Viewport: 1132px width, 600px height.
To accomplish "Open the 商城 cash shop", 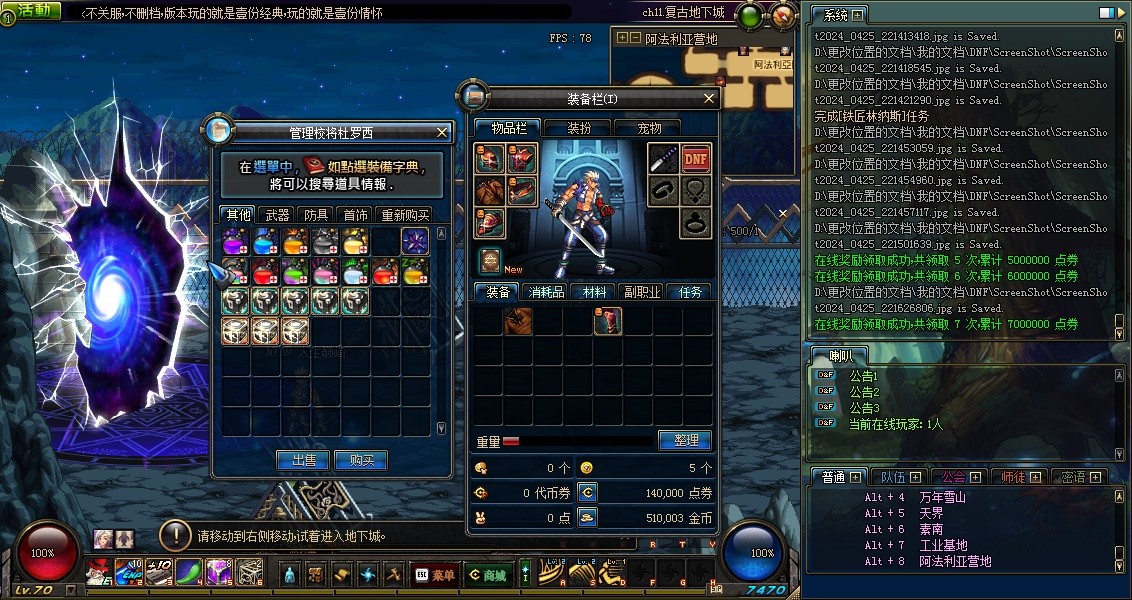I will click(x=487, y=574).
